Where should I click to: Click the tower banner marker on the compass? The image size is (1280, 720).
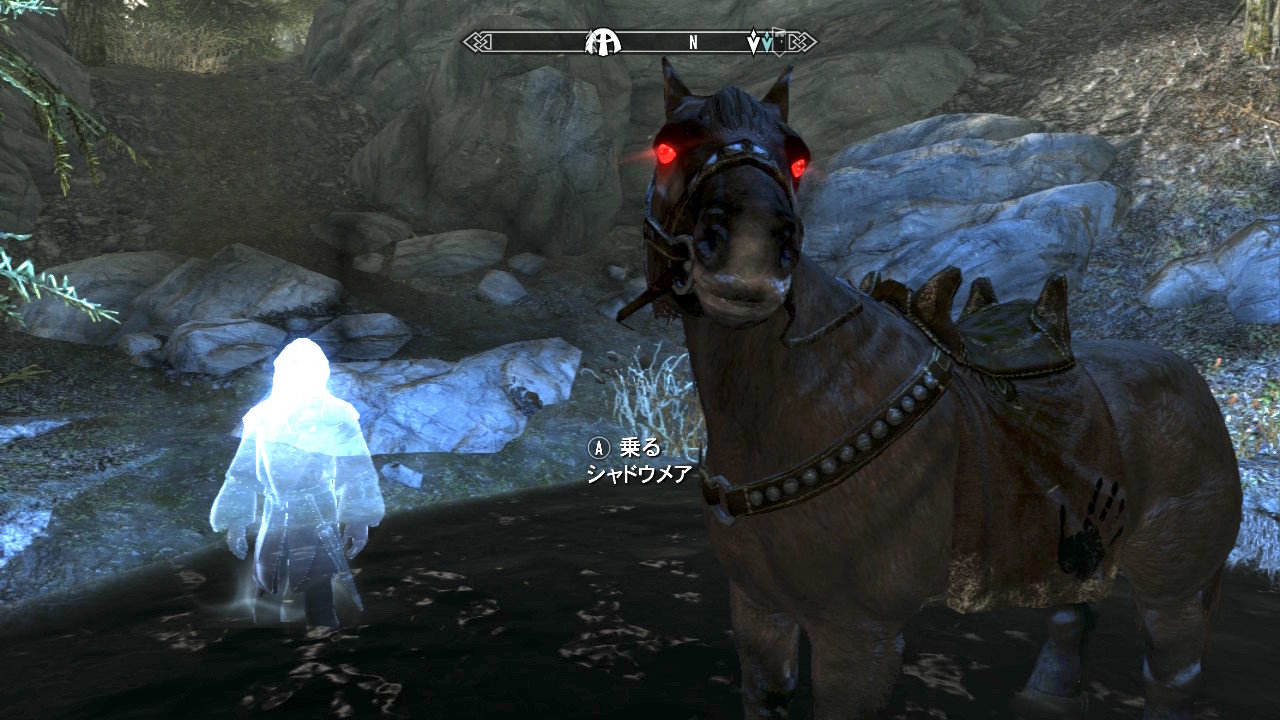[x=780, y=43]
